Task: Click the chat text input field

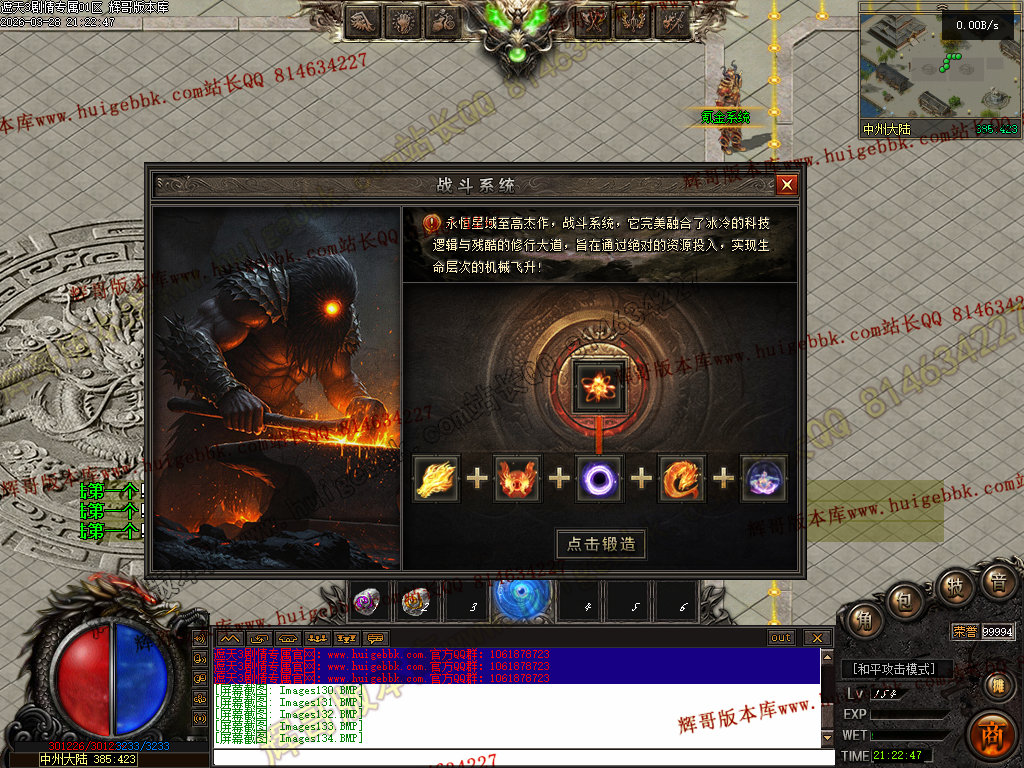Action: pyautogui.click(x=520, y=757)
